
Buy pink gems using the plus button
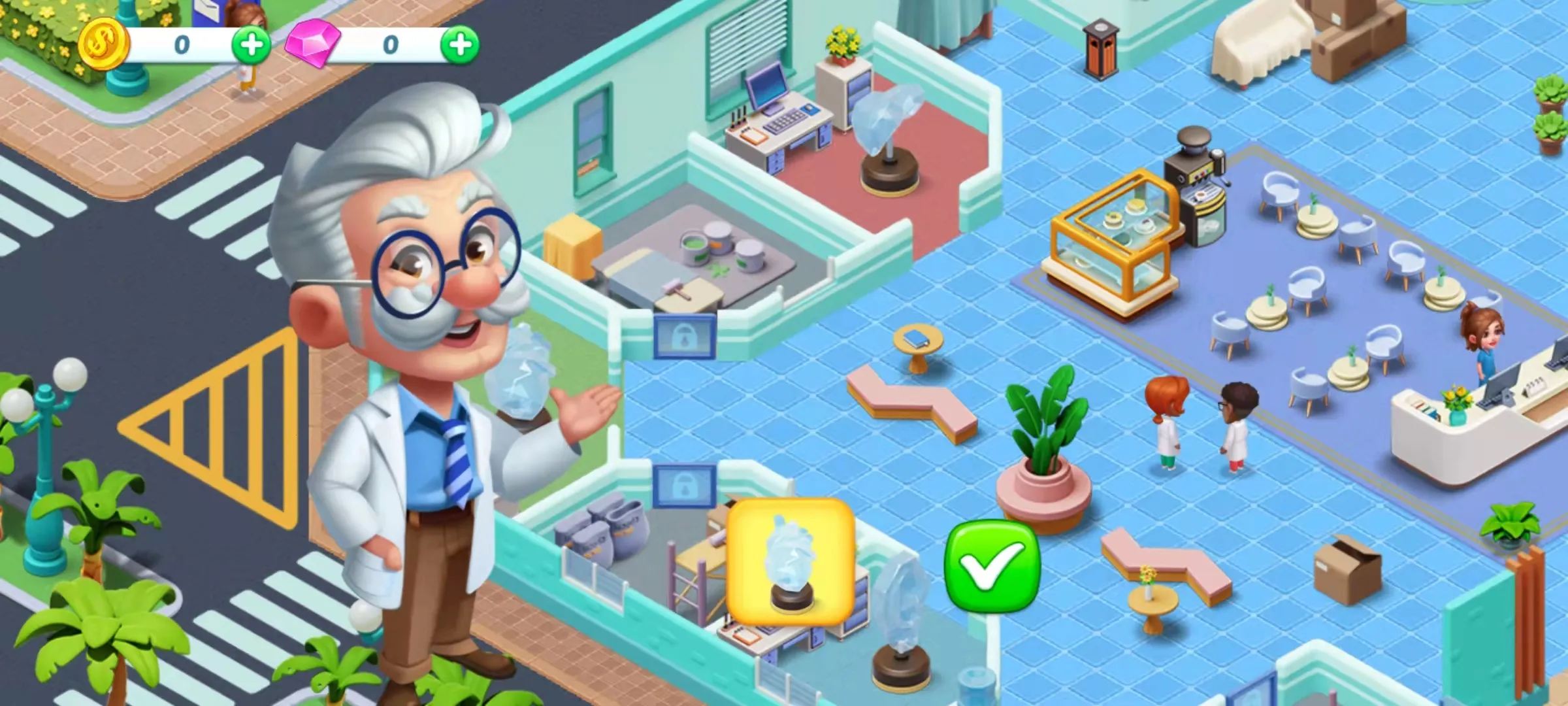pyautogui.click(x=460, y=45)
